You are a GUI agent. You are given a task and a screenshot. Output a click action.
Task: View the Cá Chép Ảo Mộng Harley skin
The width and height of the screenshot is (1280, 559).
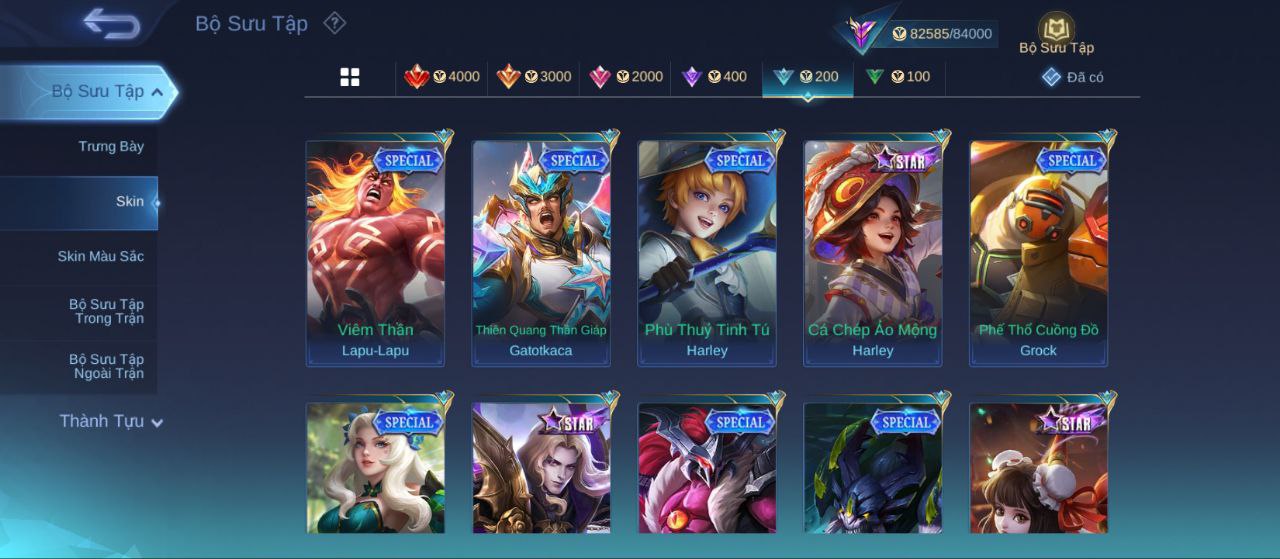(873, 252)
